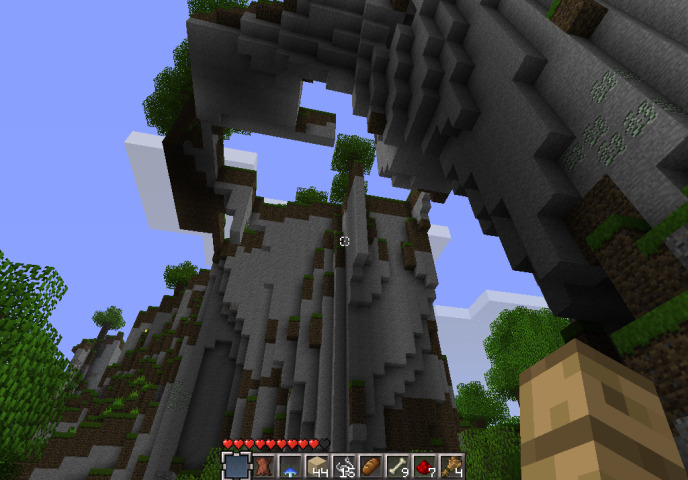Select the sticks slot in hotbar
The height and width of the screenshot is (480, 688).
(x=450, y=466)
